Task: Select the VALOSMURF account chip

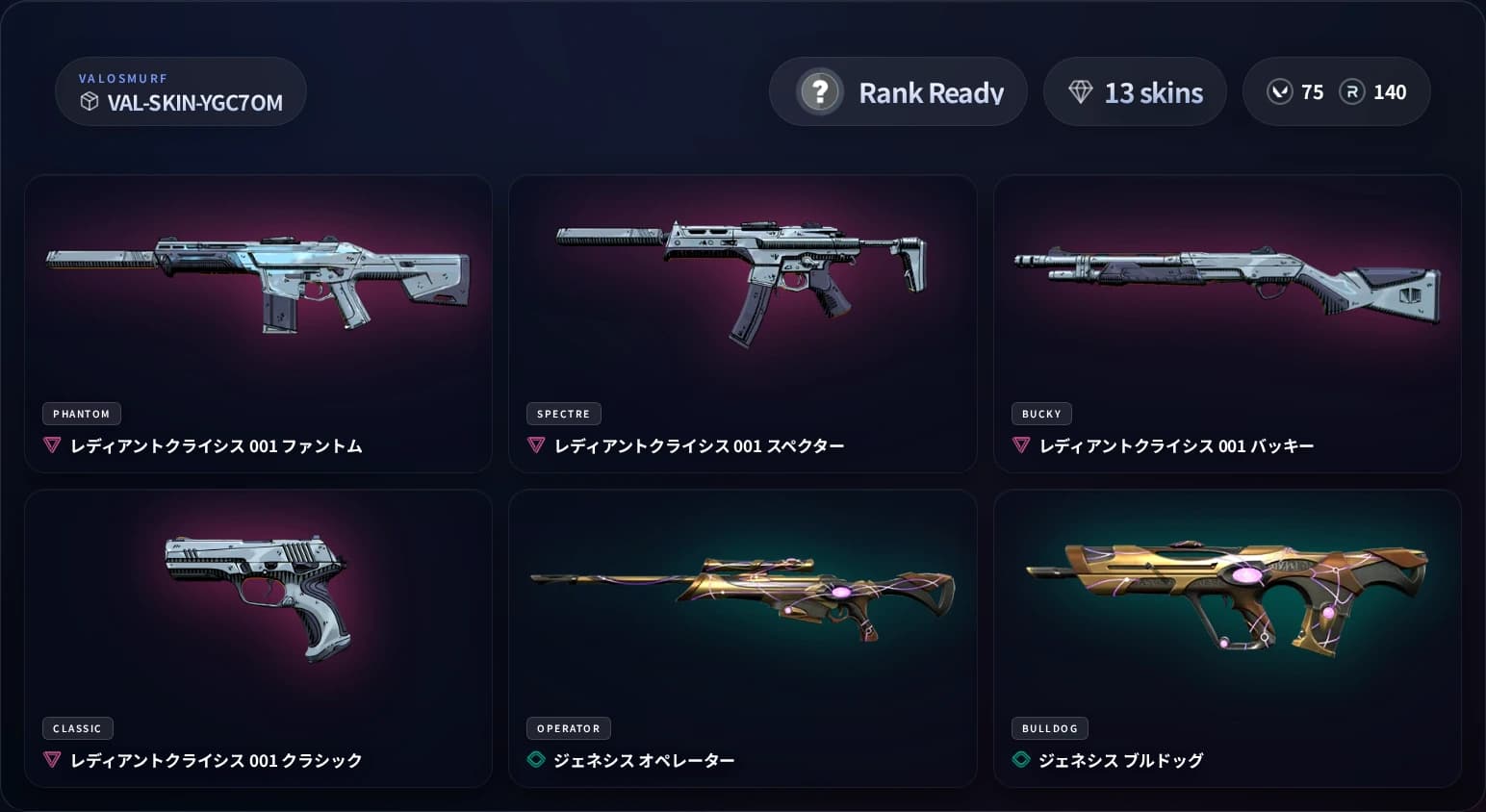Action: (180, 91)
